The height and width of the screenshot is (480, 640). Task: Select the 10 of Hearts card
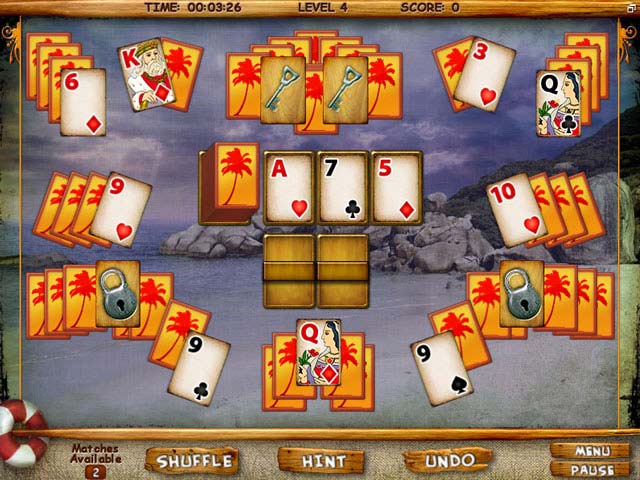tap(518, 210)
